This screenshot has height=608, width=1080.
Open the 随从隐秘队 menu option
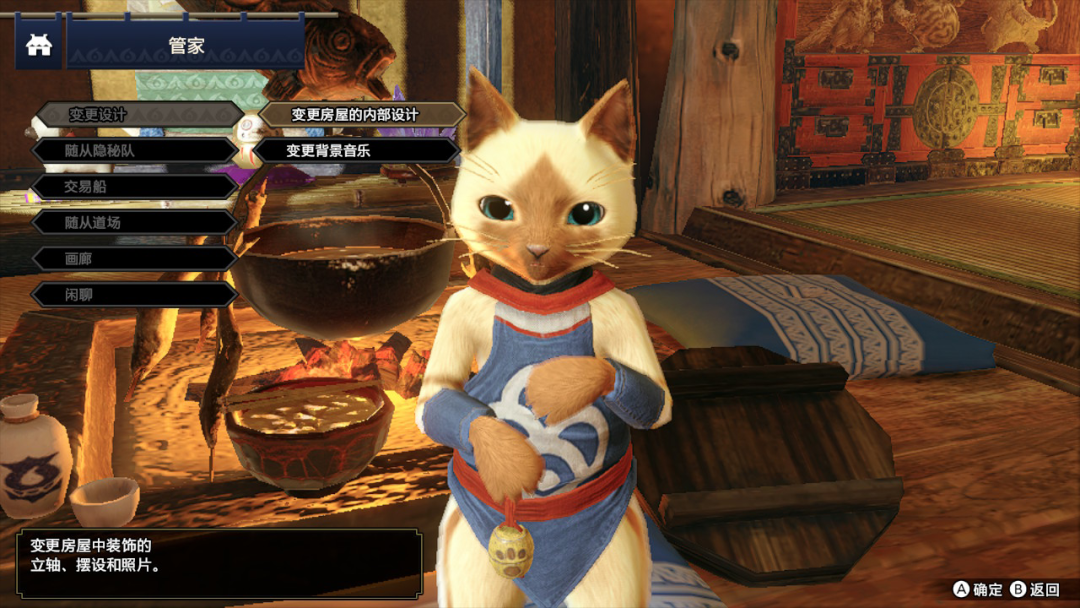pyautogui.click(x=136, y=151)
